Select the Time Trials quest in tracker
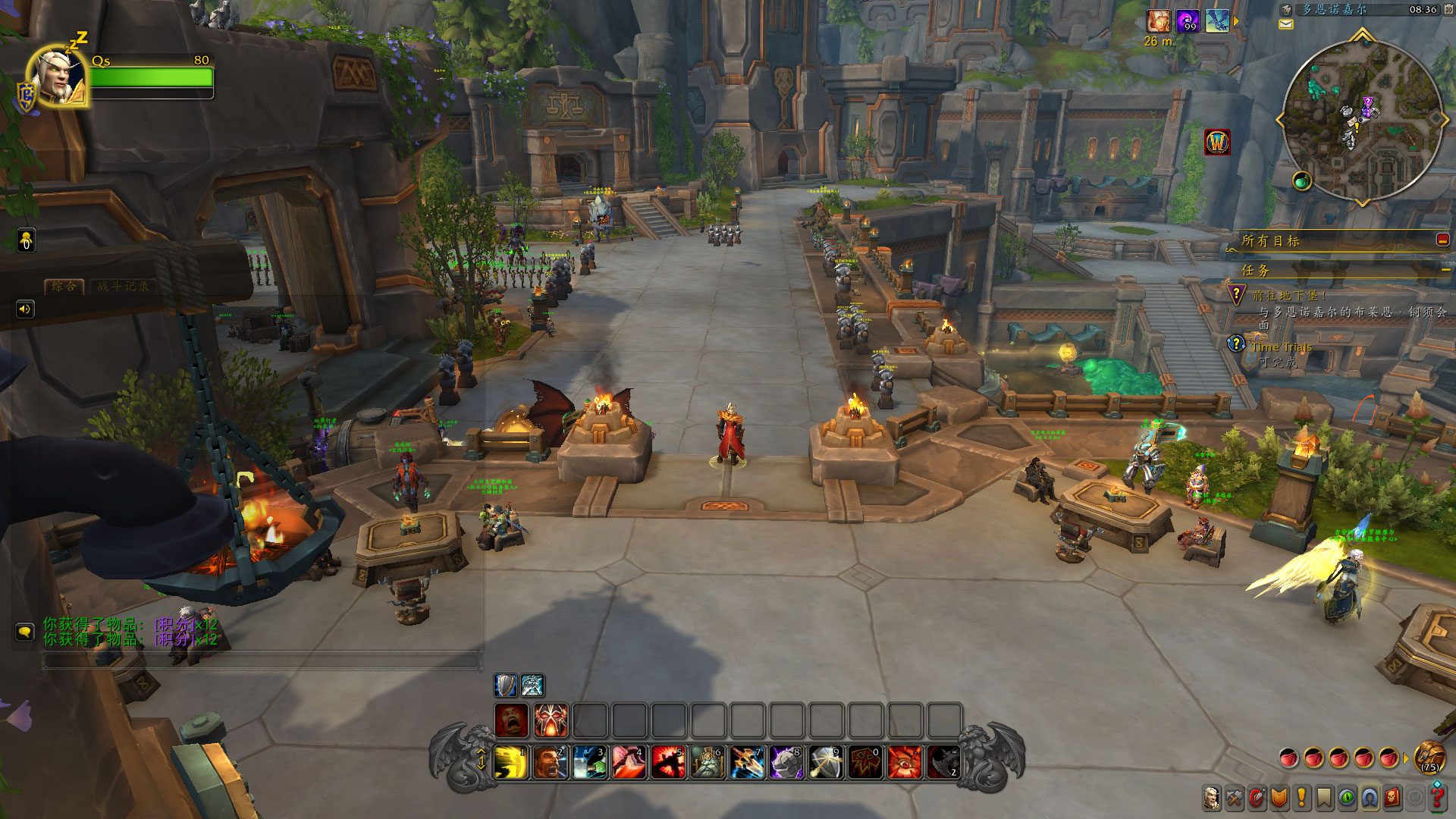The width and height of the screenshot is (1456, 819). point(1281,347)
